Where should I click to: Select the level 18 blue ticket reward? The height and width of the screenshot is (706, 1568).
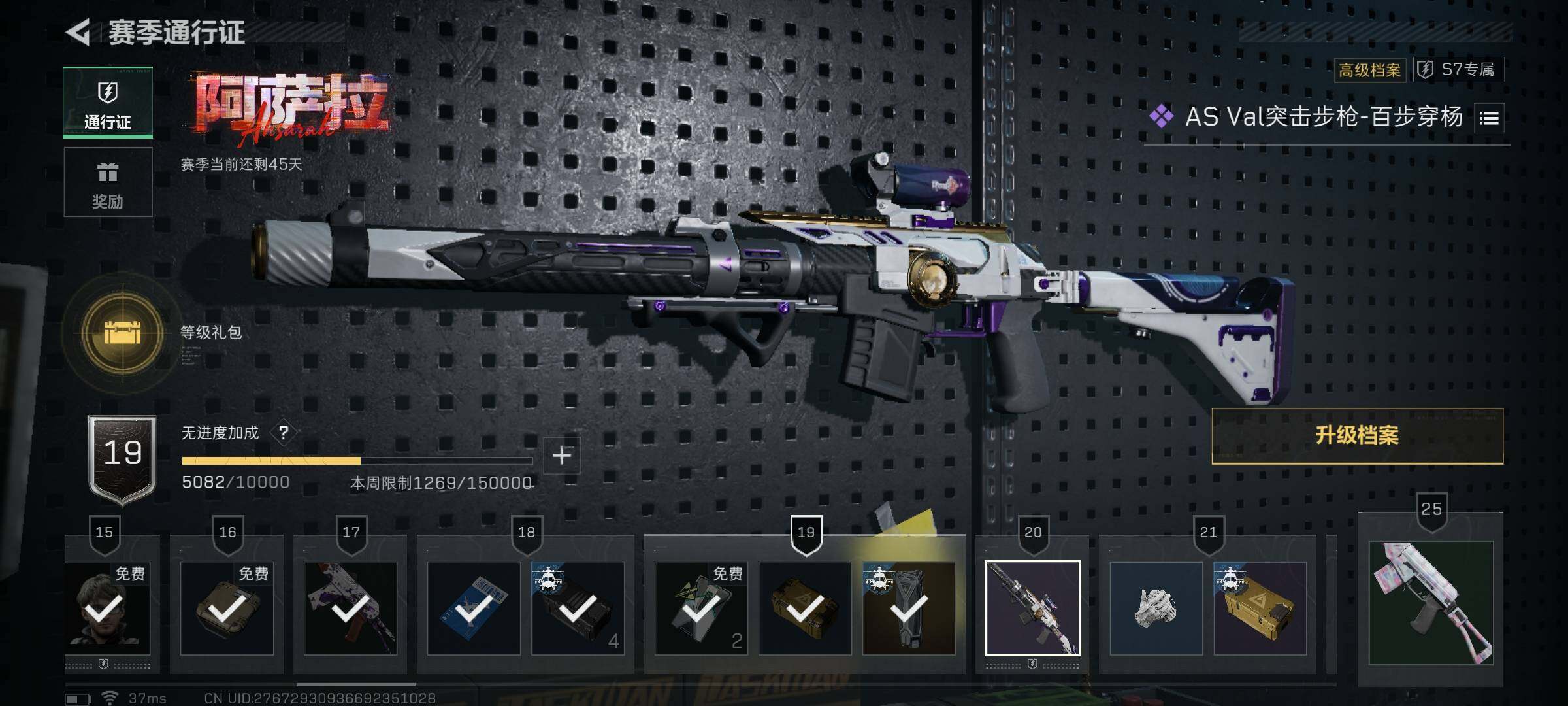474,608
